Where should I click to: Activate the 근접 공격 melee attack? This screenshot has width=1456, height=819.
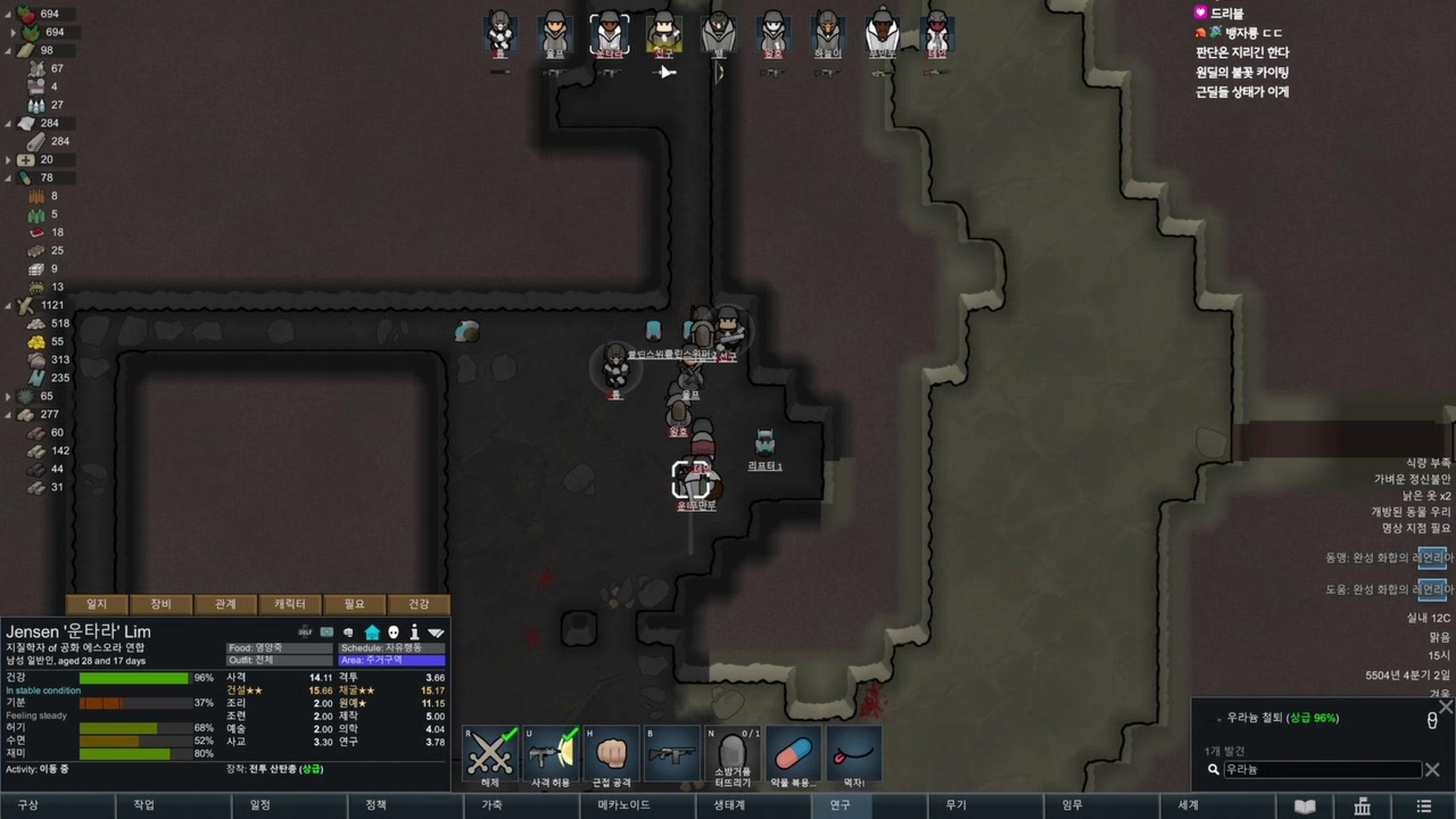click(611, 756)
